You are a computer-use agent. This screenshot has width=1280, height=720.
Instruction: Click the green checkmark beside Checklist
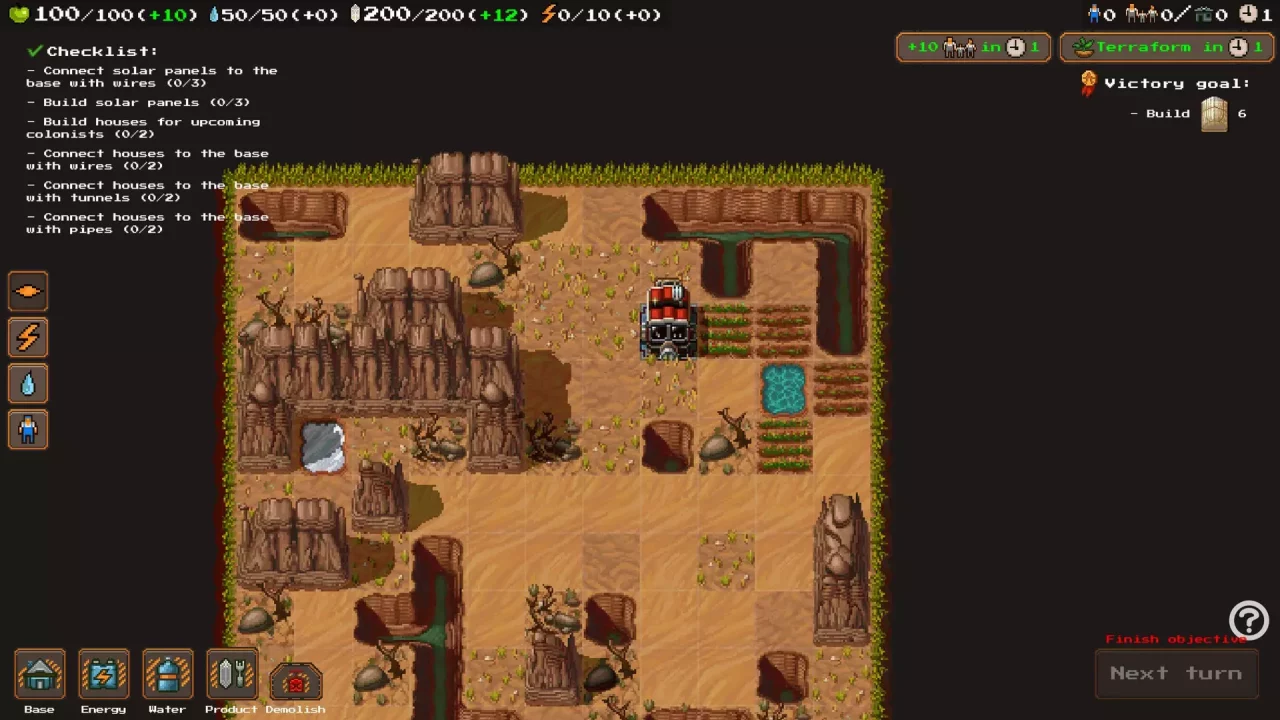(33, 50)
